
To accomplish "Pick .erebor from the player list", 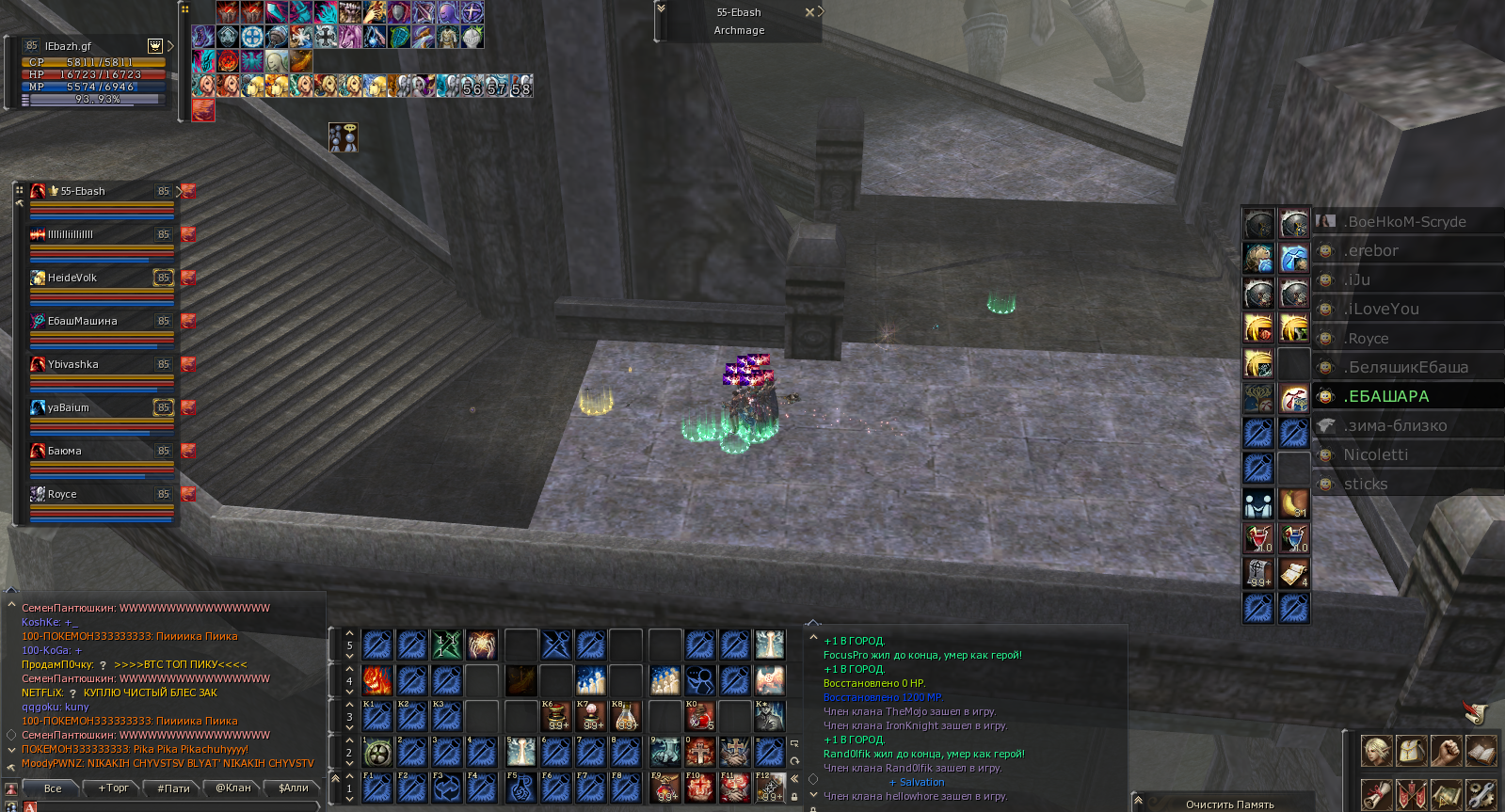I will (1371, 251).
